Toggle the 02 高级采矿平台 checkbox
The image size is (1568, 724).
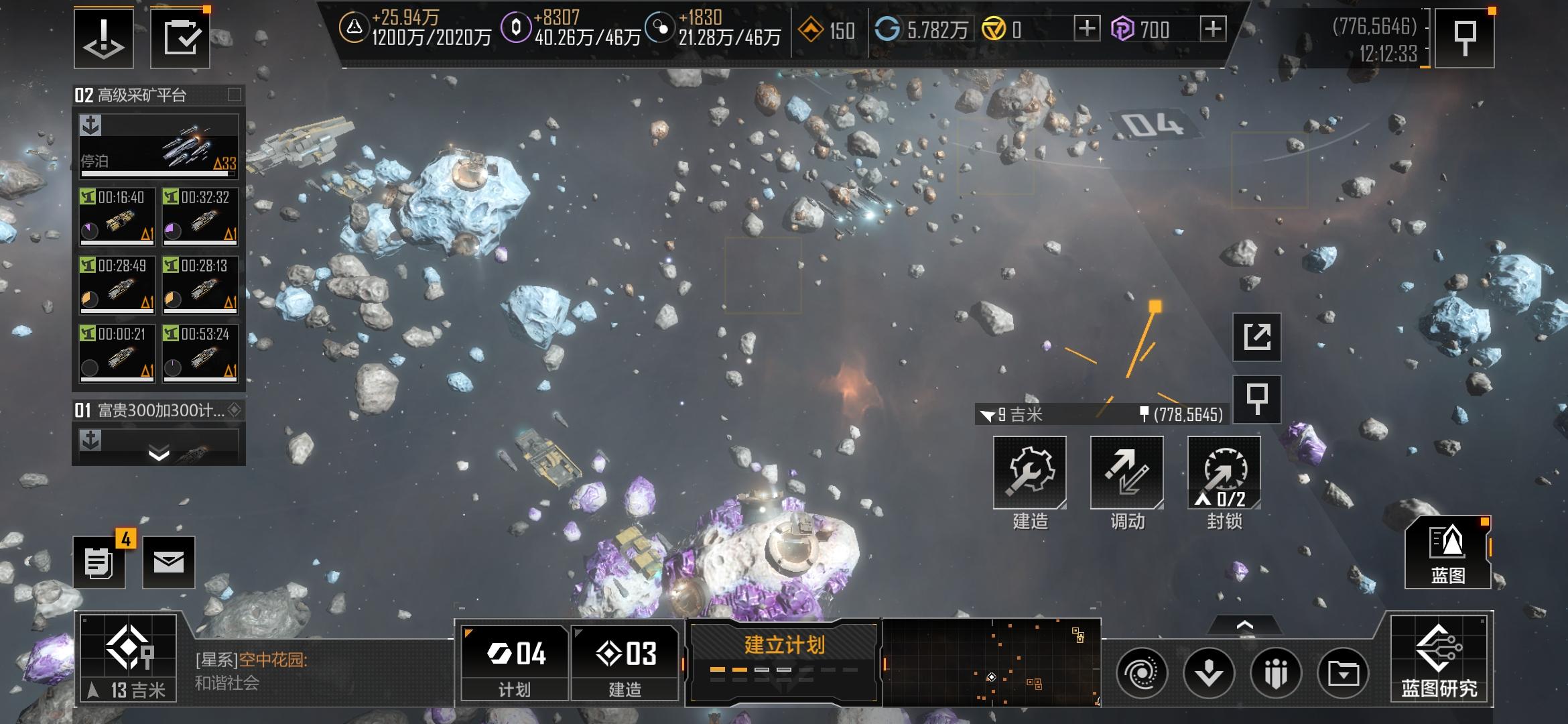235,95
